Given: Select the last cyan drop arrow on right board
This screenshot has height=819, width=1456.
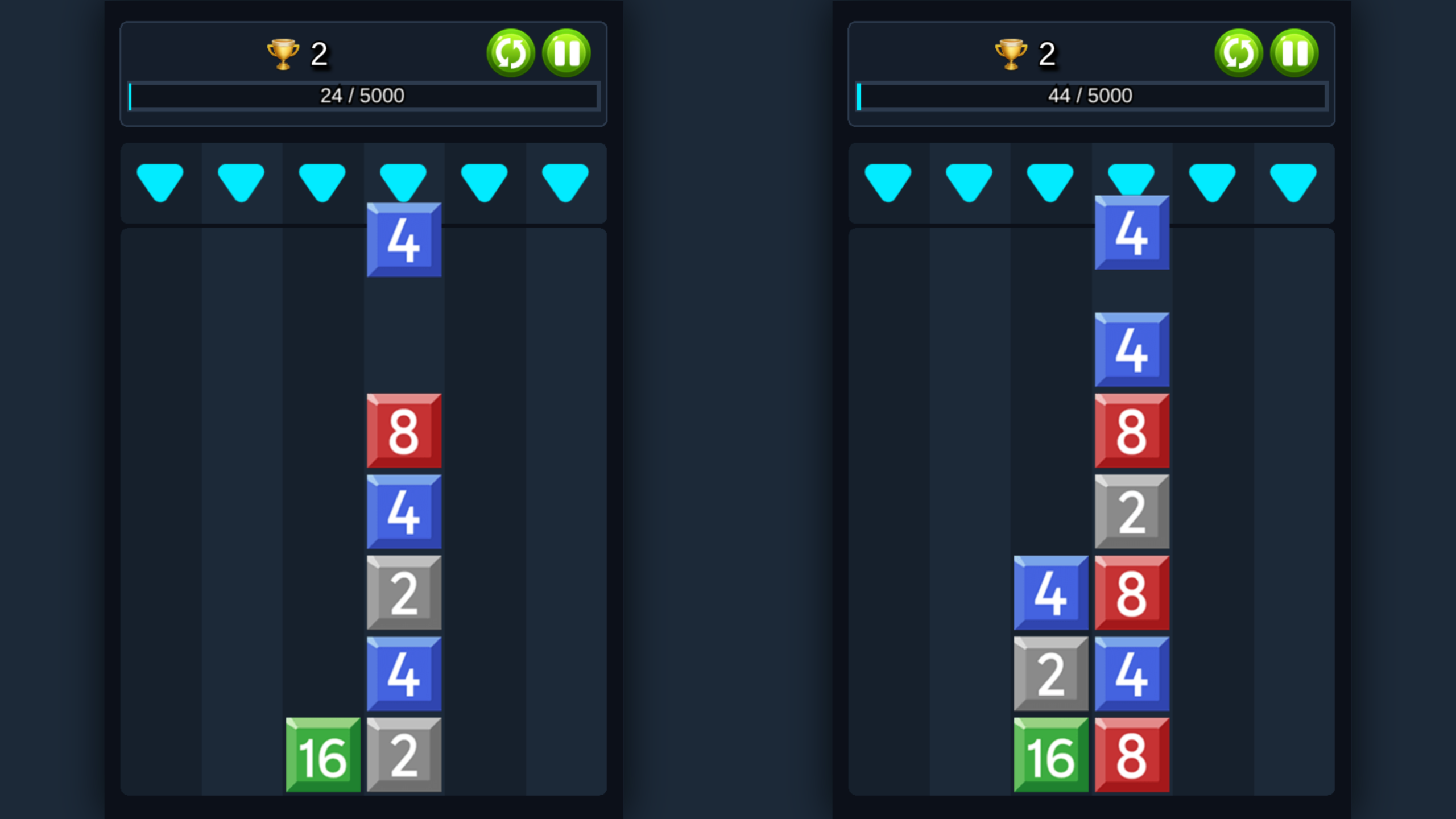Looking at the screenshot, I should tap(1293, 181).
